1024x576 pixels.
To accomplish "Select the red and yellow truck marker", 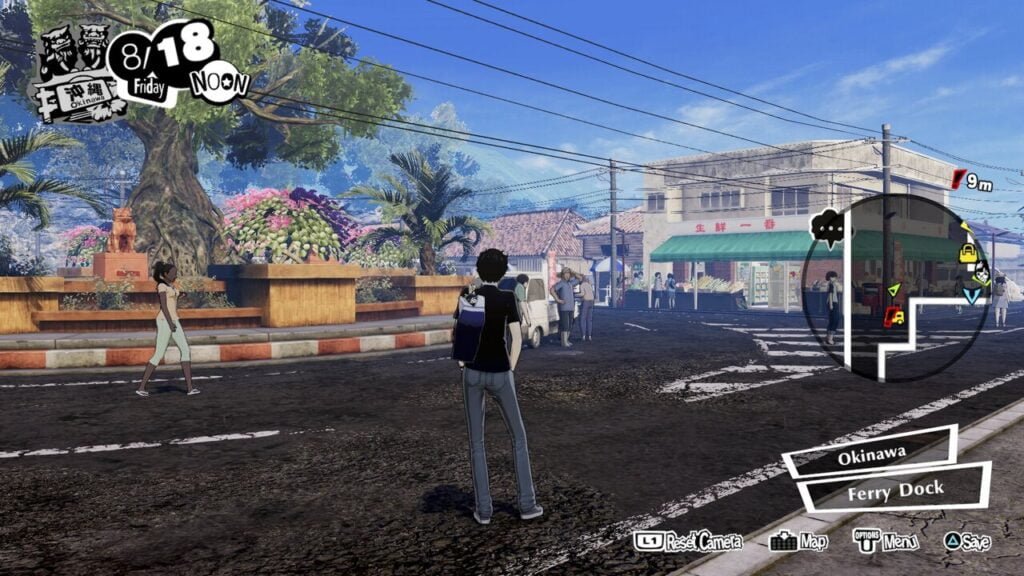I will tap(893, 317).
